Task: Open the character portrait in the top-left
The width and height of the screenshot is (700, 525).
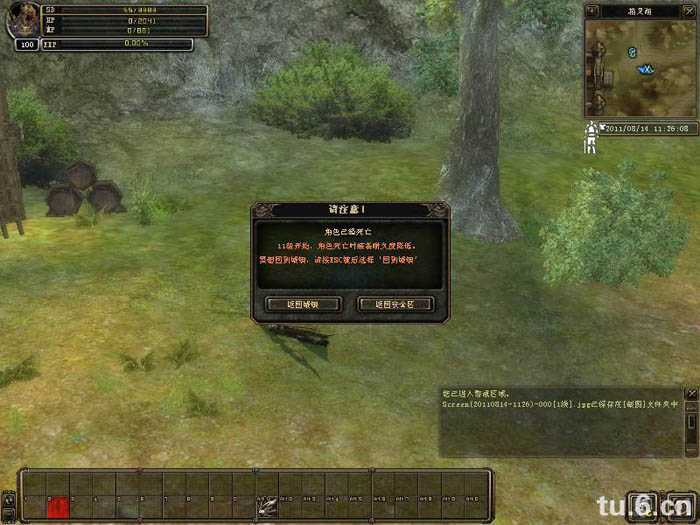Action: pos(21,21)
